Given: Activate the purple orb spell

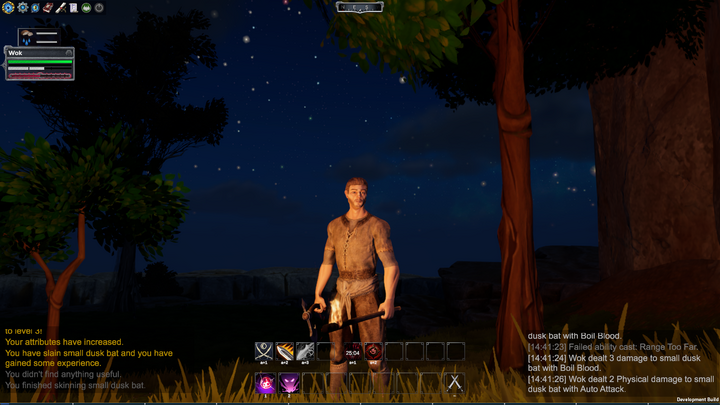Looking at the screenshot, I should click(266, 382).
